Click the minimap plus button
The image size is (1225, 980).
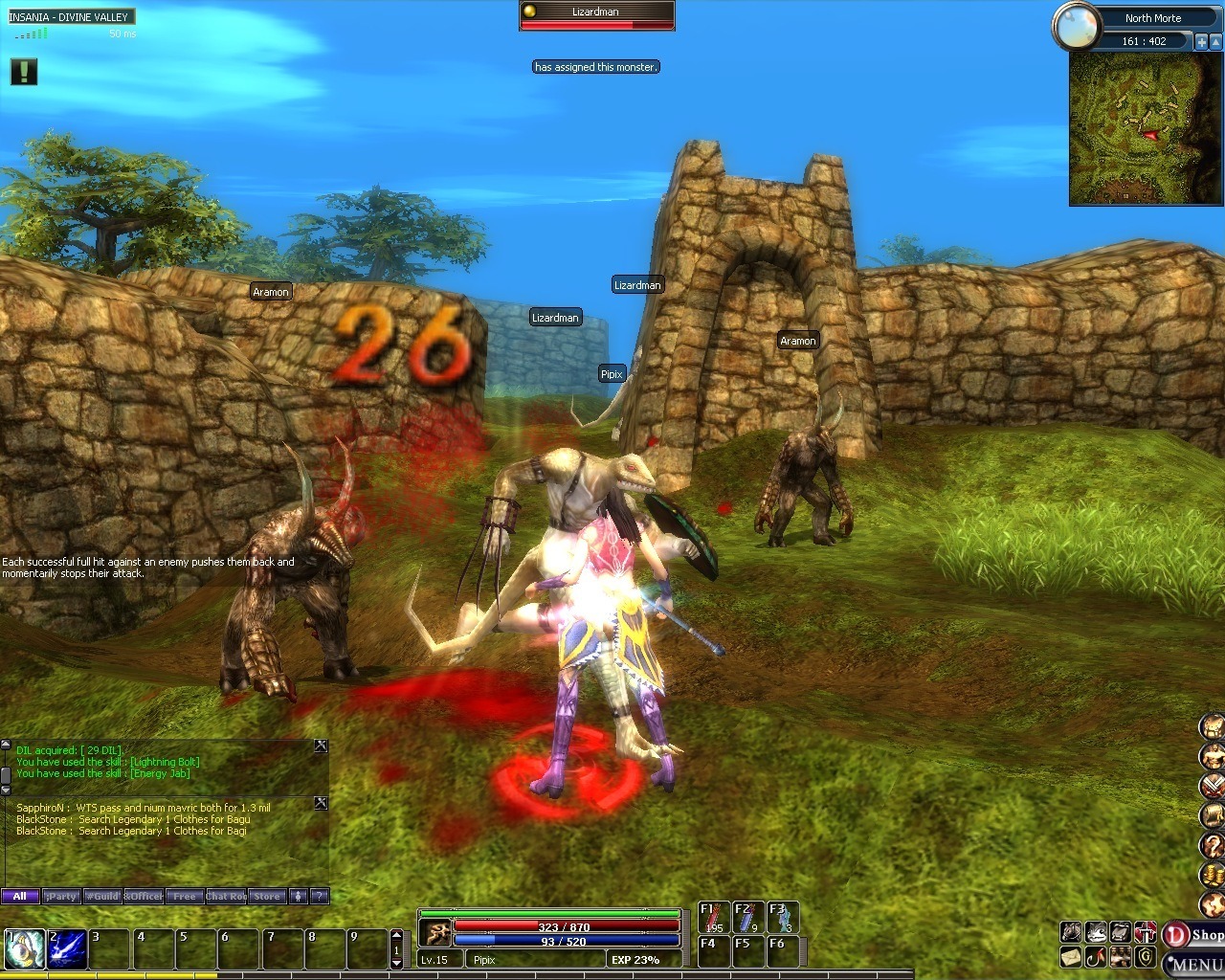pyautogui.click(x=1202, y=41)
